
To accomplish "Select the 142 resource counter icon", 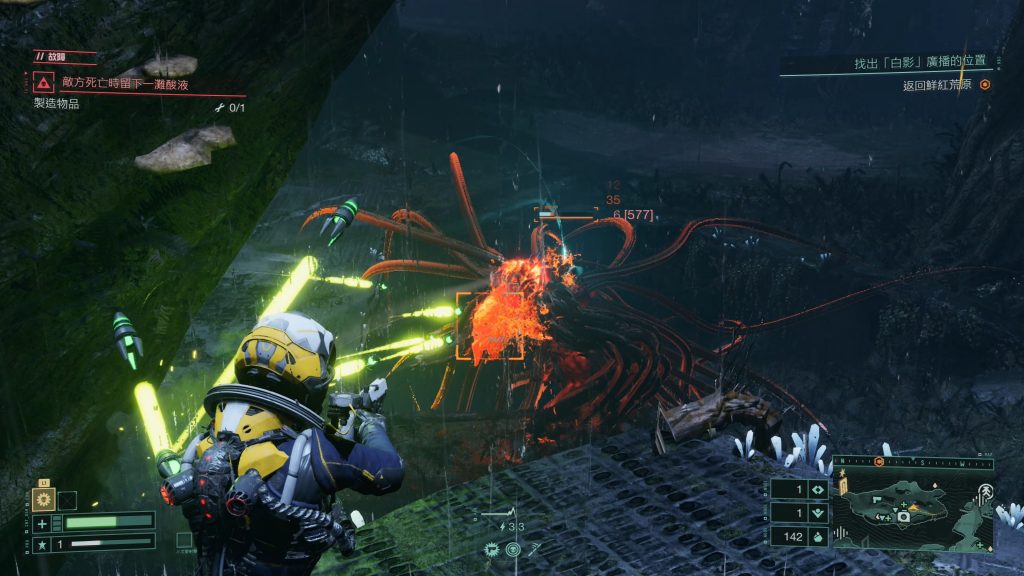I will coord(817,537).
